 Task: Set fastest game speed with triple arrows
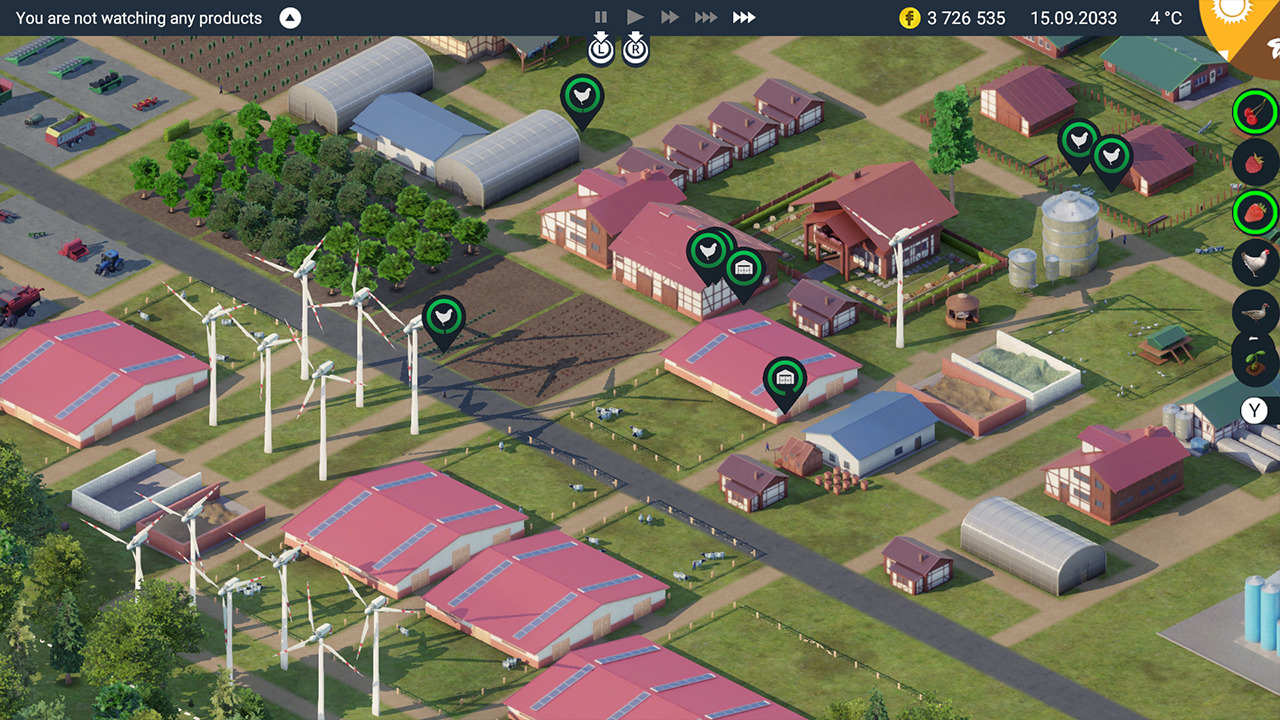coord(744,17)
